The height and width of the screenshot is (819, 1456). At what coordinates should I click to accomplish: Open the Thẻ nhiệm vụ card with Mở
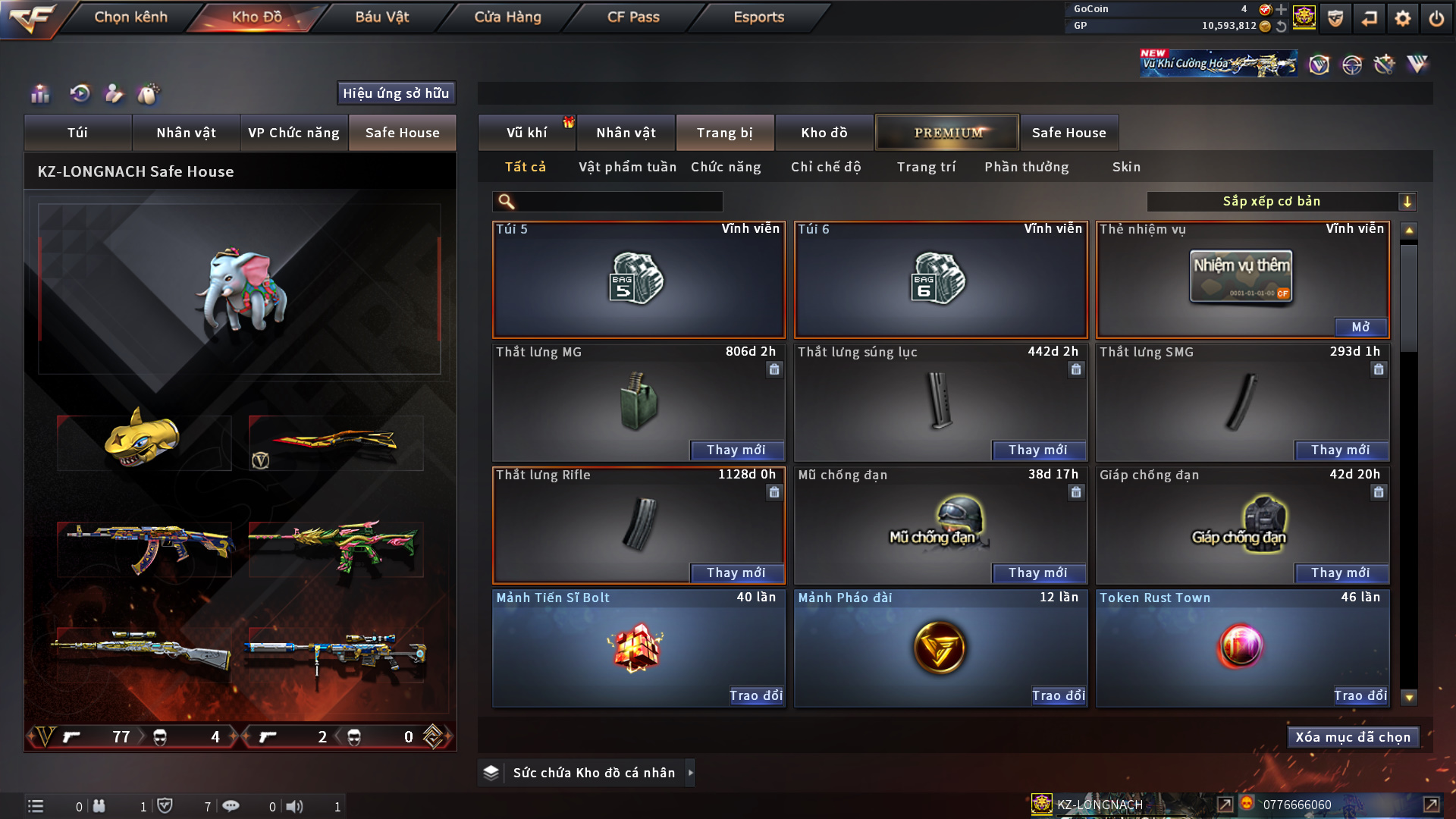(x=1360, y=327)
